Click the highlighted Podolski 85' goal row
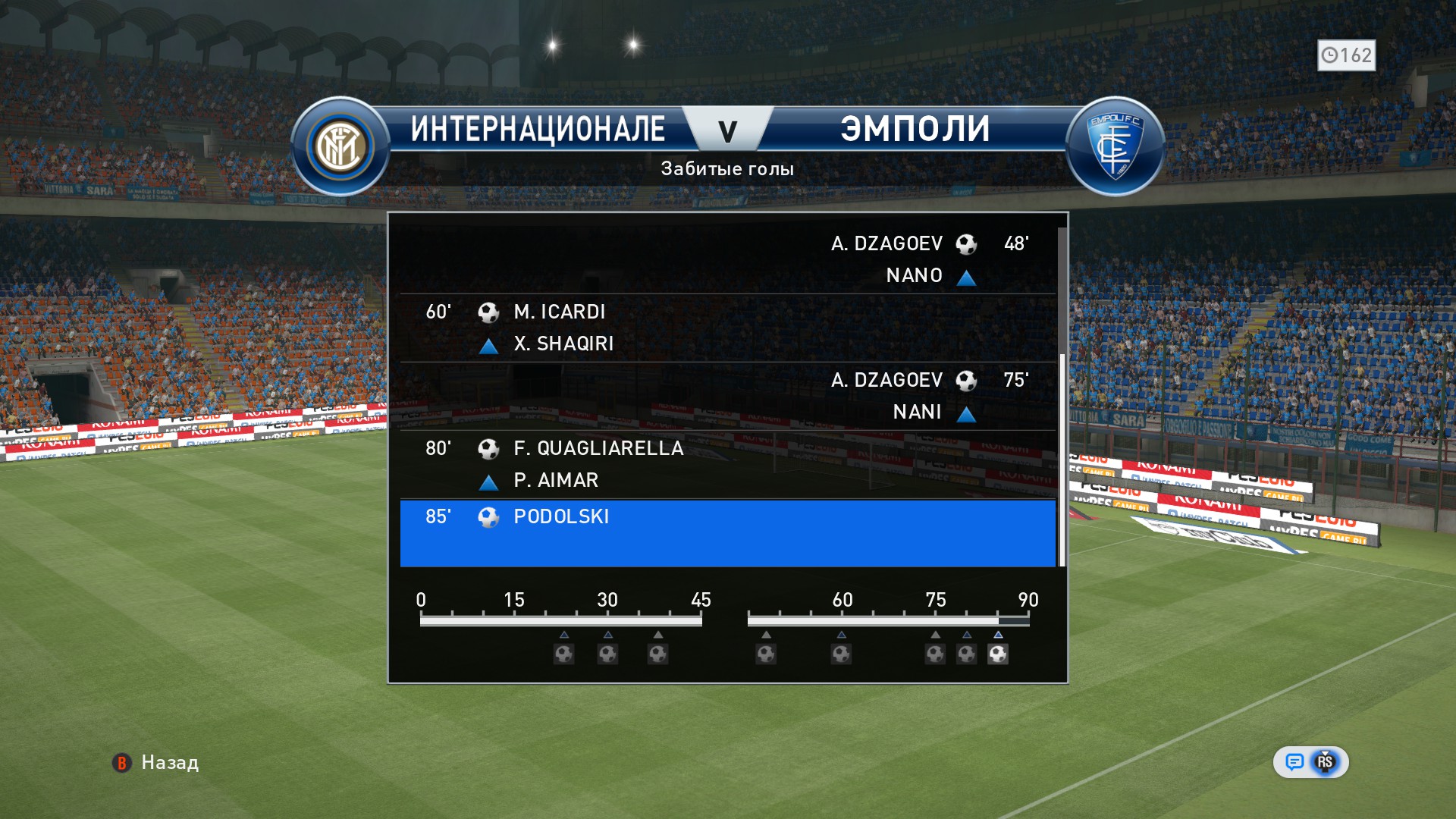Image resolution: width=1456 pixels, height=819 pixels. [x=727, y=532]
